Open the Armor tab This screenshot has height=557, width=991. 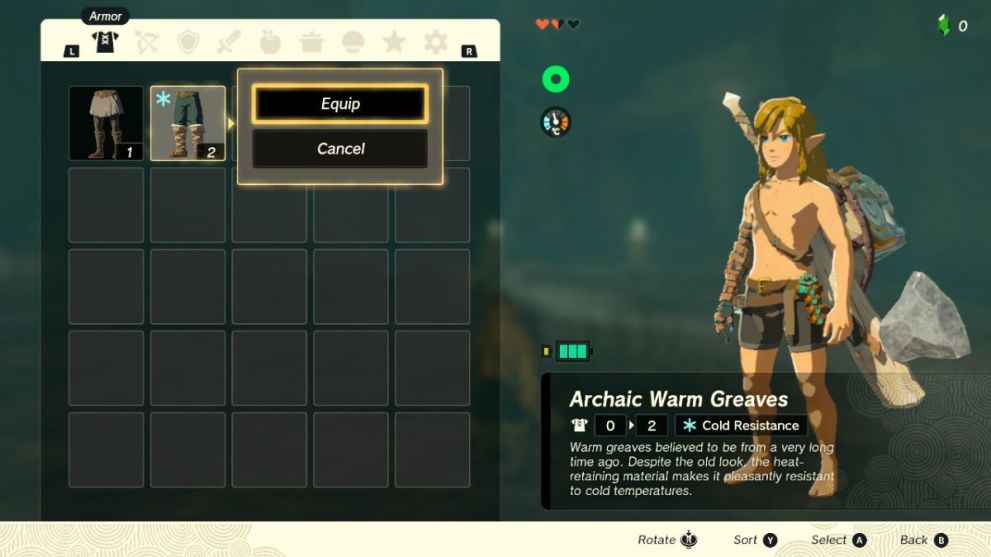click(104, 42)
